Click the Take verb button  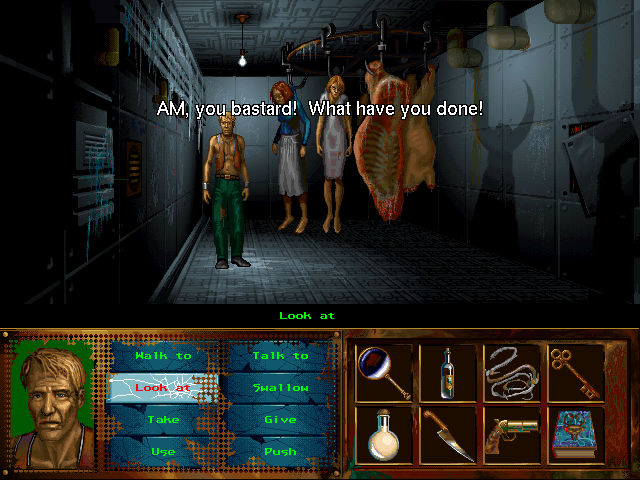click(x=163, y=420)
